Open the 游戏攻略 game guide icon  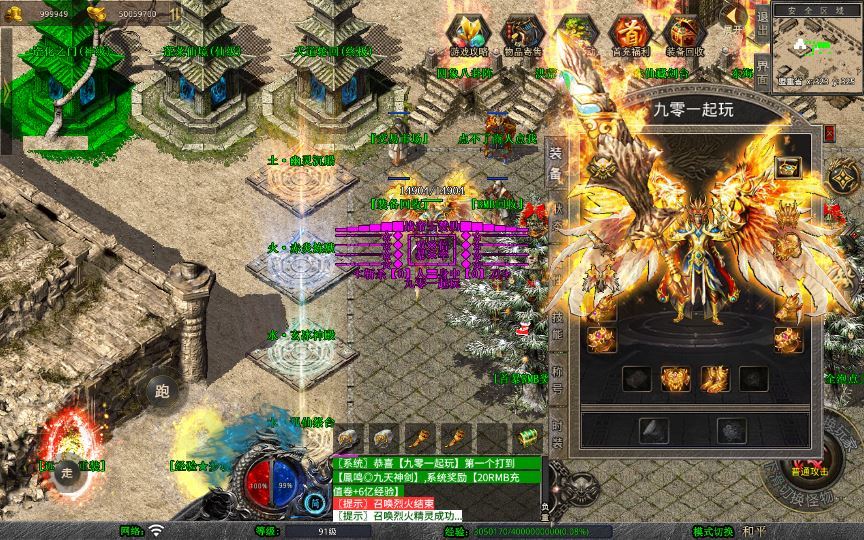point(468,33)
